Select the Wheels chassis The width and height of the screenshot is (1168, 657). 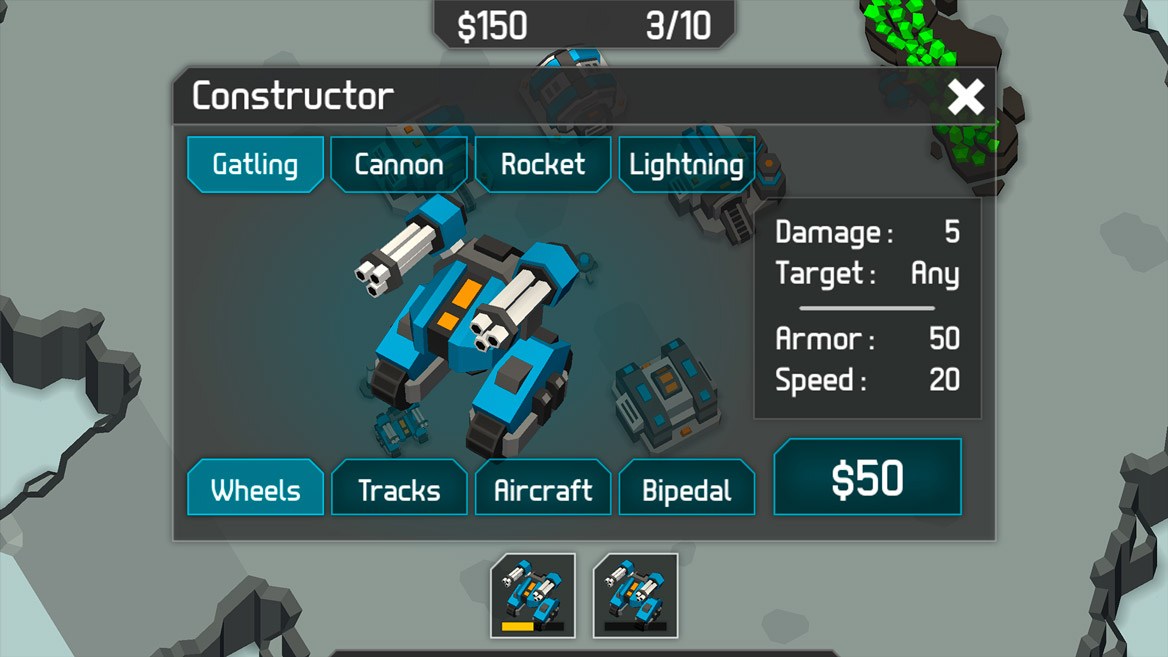pyautogui.click(x=255, y=489)
